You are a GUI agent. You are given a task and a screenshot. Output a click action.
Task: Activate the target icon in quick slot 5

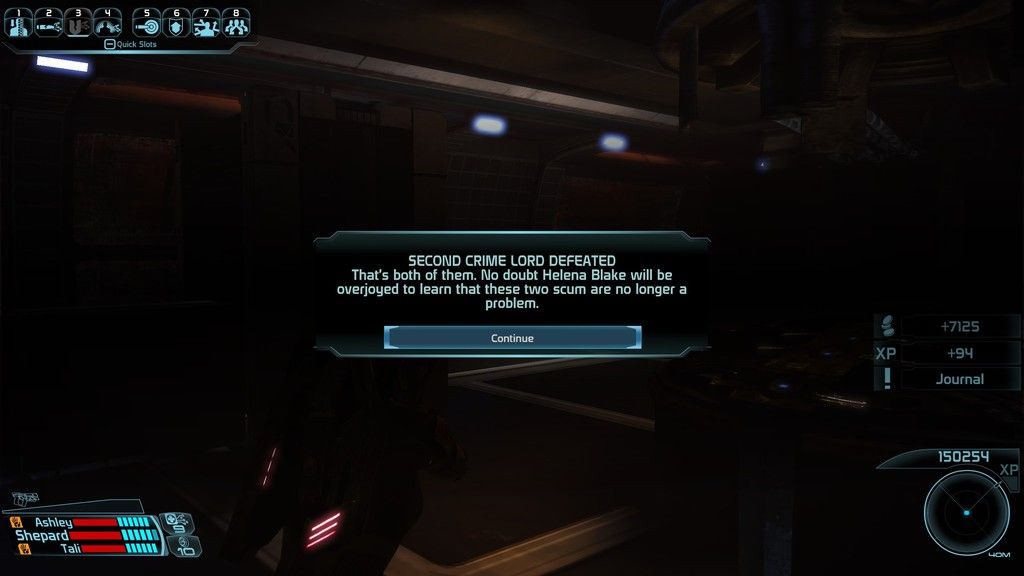point(147,24)
